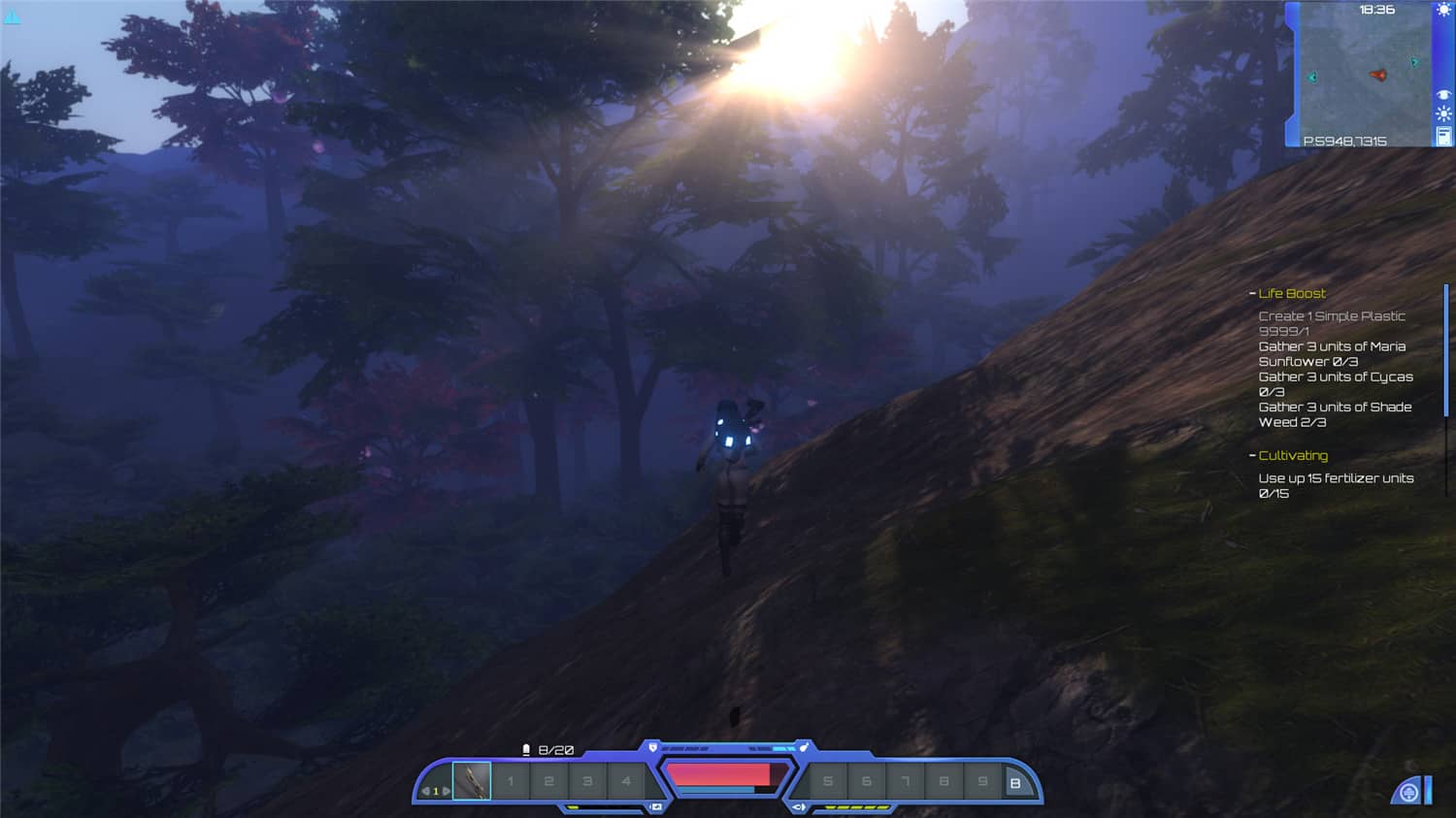Click the small image icon below hotbar slot 4

coord(656,806)
